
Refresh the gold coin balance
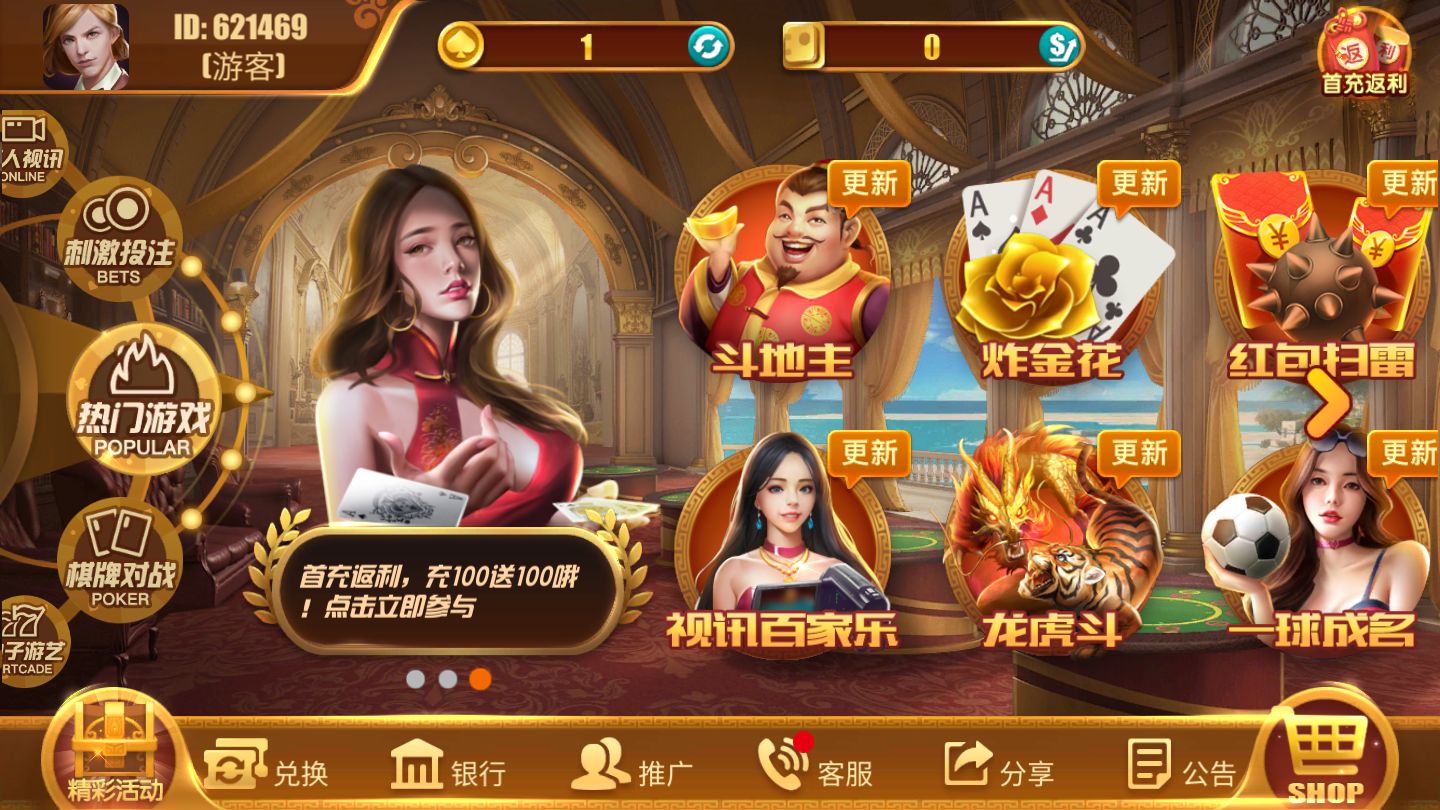point(708,46)
